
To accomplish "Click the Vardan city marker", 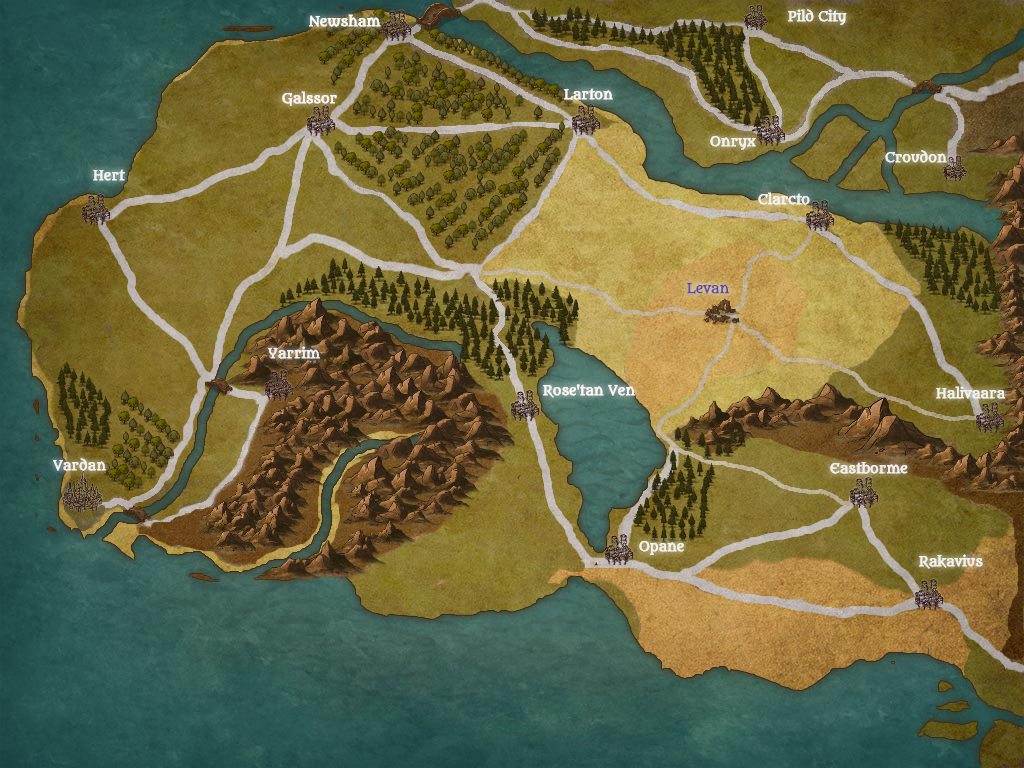I will point(83,494).
